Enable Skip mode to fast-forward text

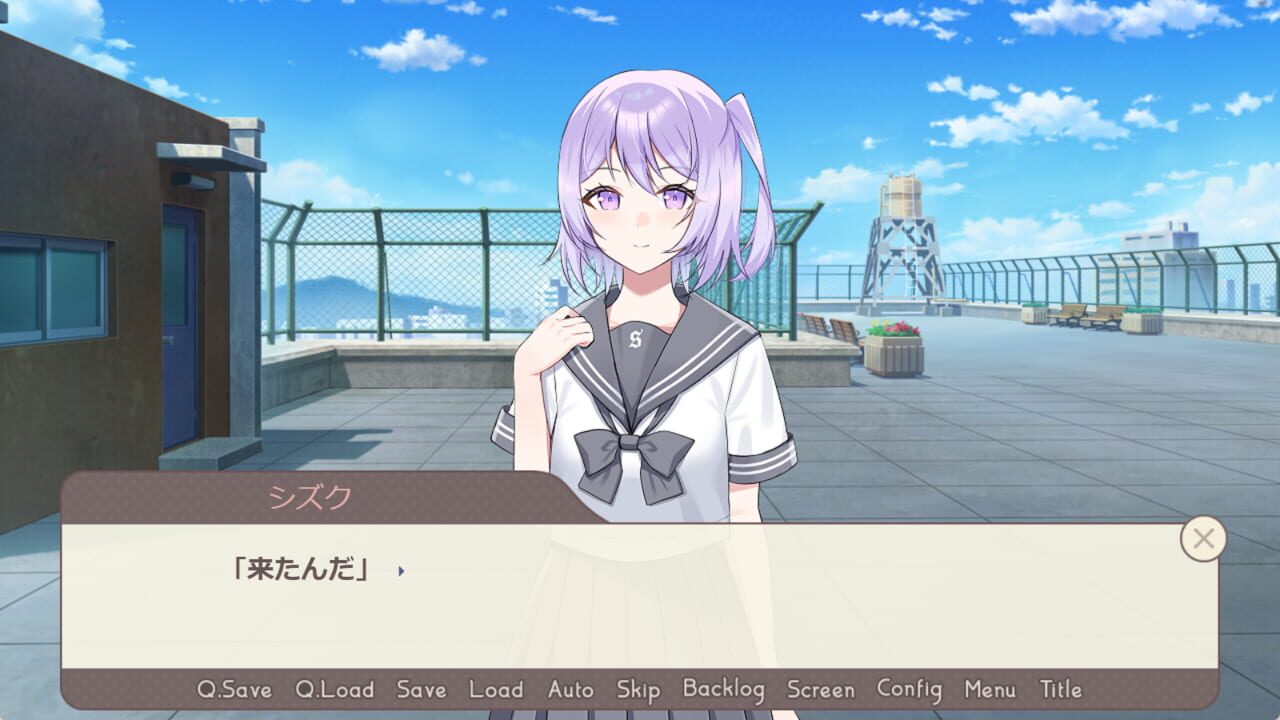pyautogui.click(x=637, y=690)
